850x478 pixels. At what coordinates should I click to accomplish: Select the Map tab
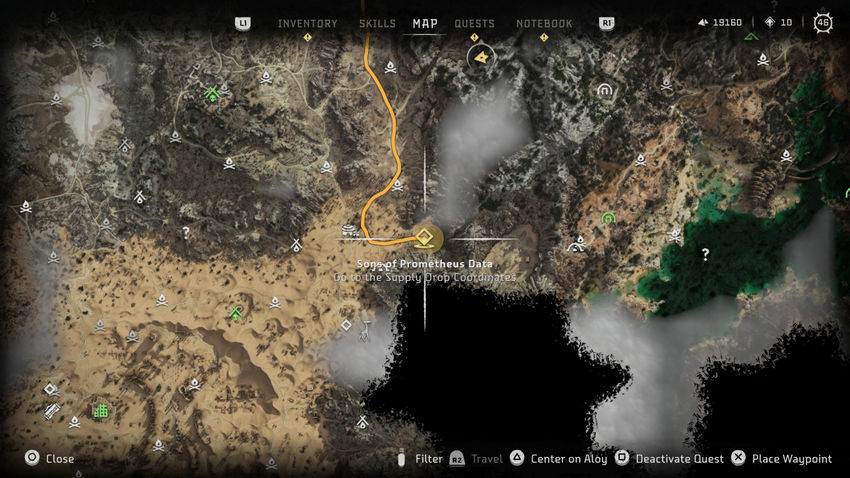425,23
